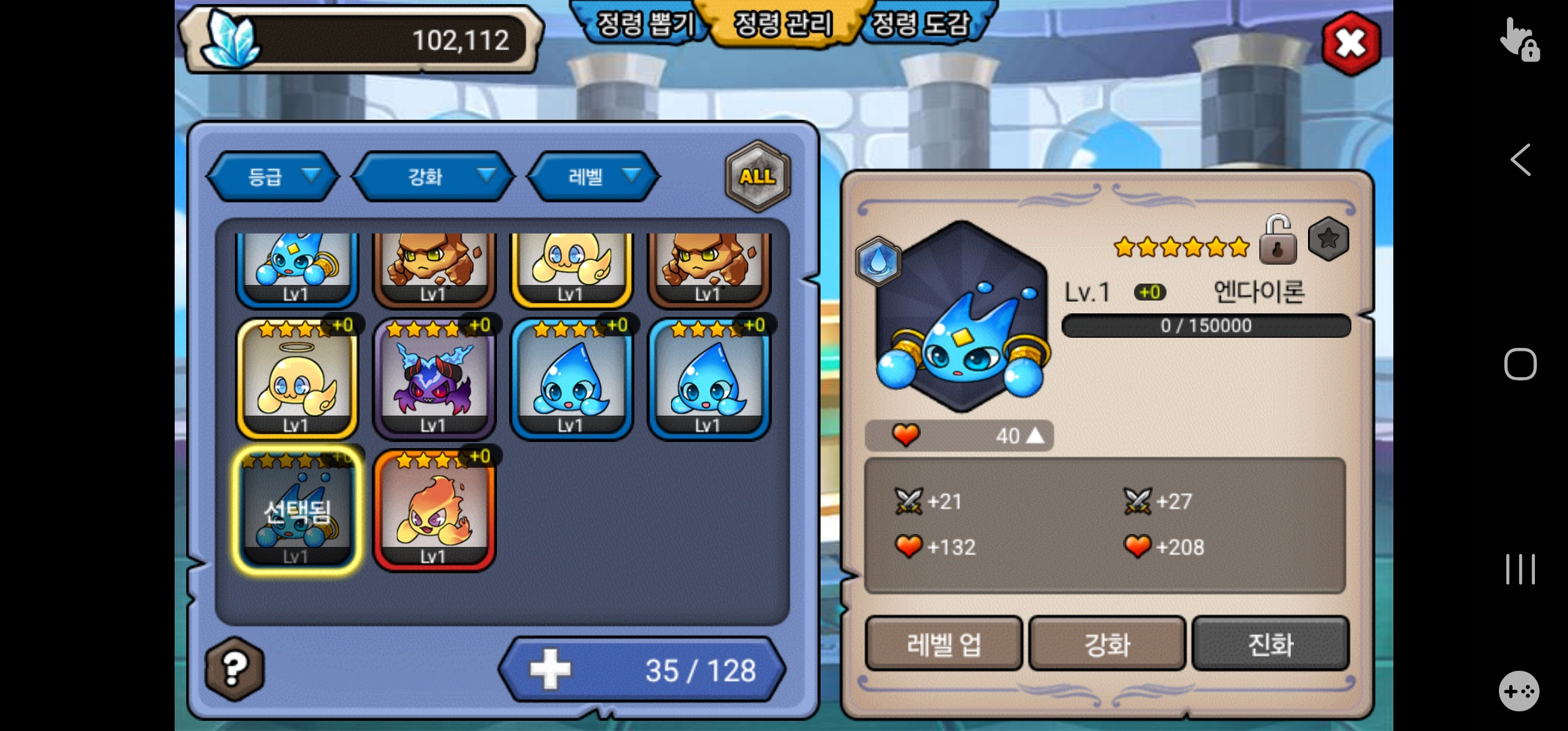Open the 레벨 sort dropdown
1568x731 pixels.
(593, 177)
